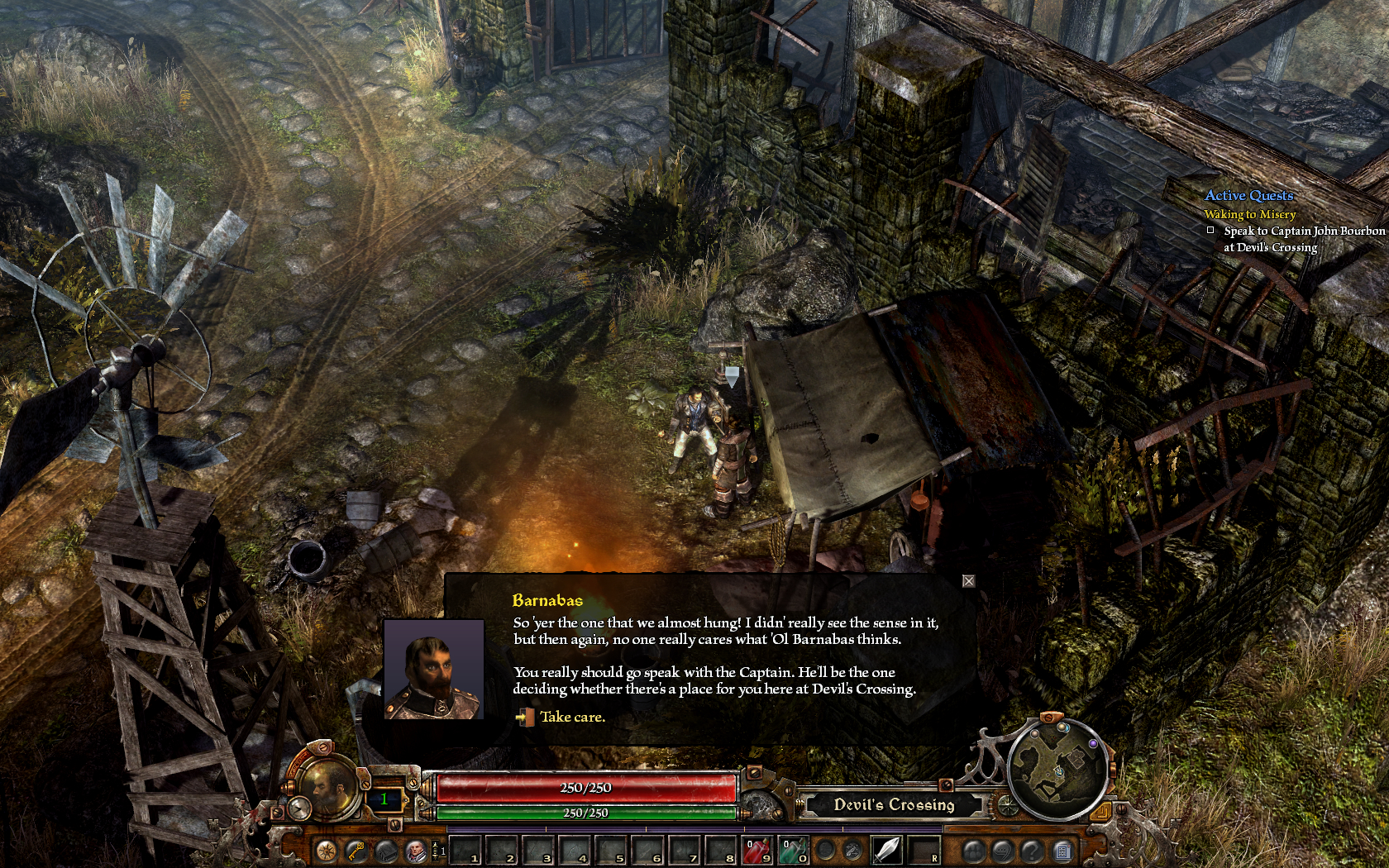Select the sword attack skill slot
This screenshot has height=868, width=1389.
coord(886,850)
